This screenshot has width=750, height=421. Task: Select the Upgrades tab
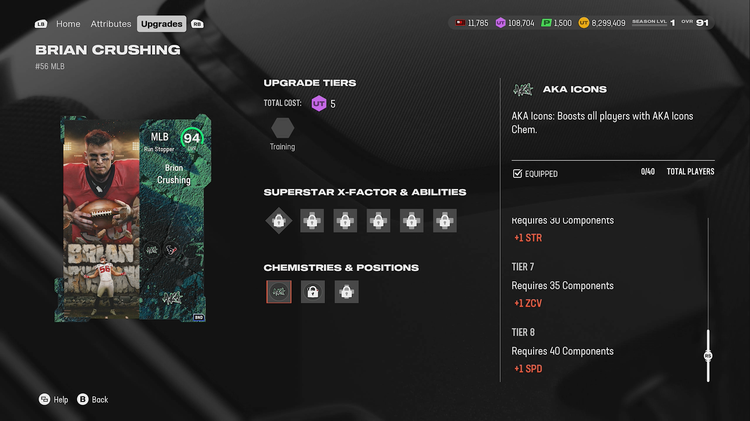161,23
